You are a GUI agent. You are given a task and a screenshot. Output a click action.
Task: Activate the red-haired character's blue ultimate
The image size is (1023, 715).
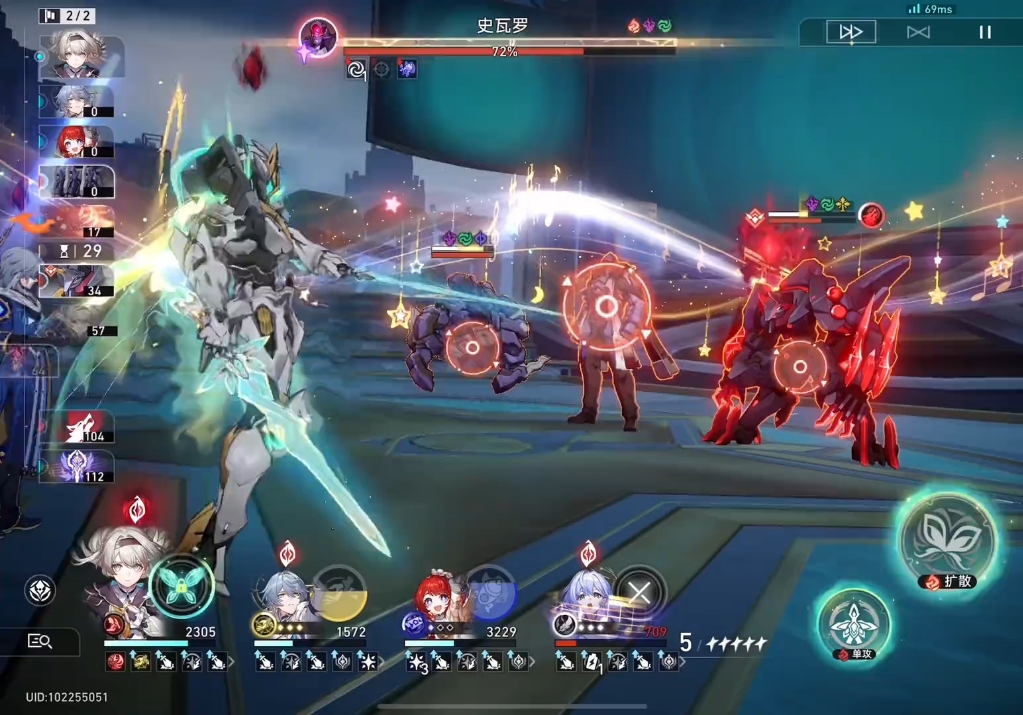coord(490,591)
